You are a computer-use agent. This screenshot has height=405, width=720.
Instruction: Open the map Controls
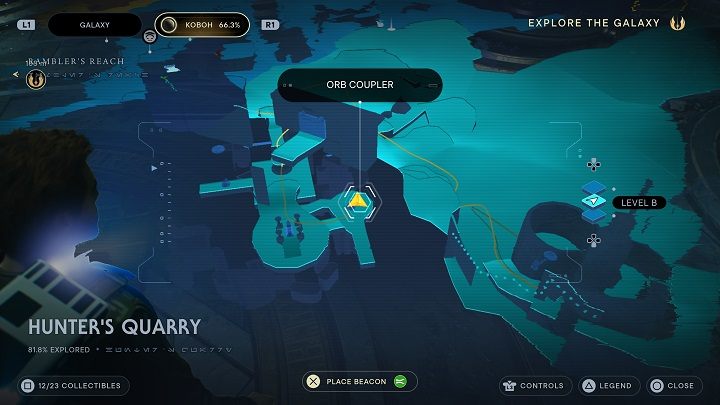pos(536,385)
